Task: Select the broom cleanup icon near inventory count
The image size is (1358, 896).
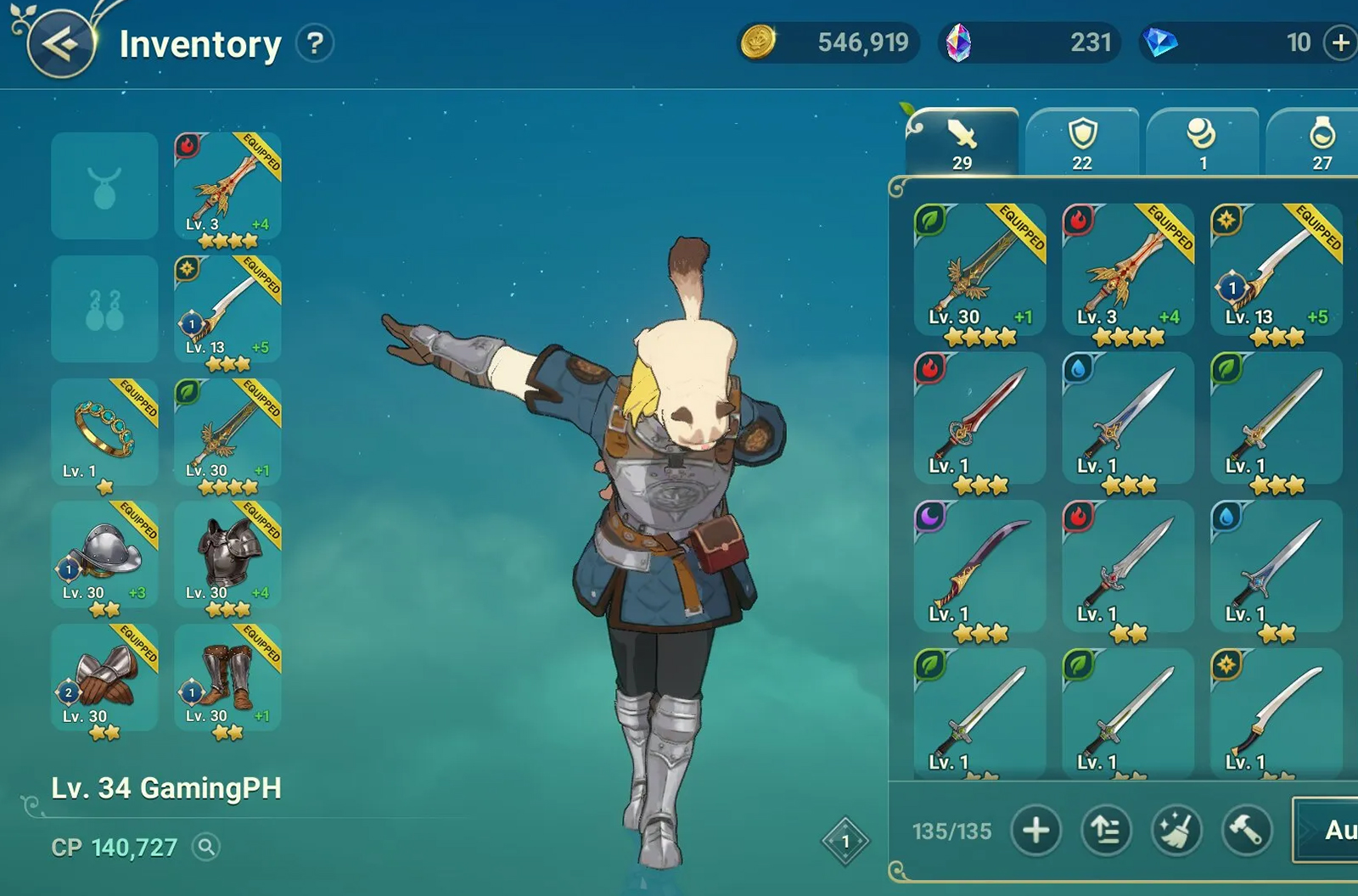Action: point(1176,832)
